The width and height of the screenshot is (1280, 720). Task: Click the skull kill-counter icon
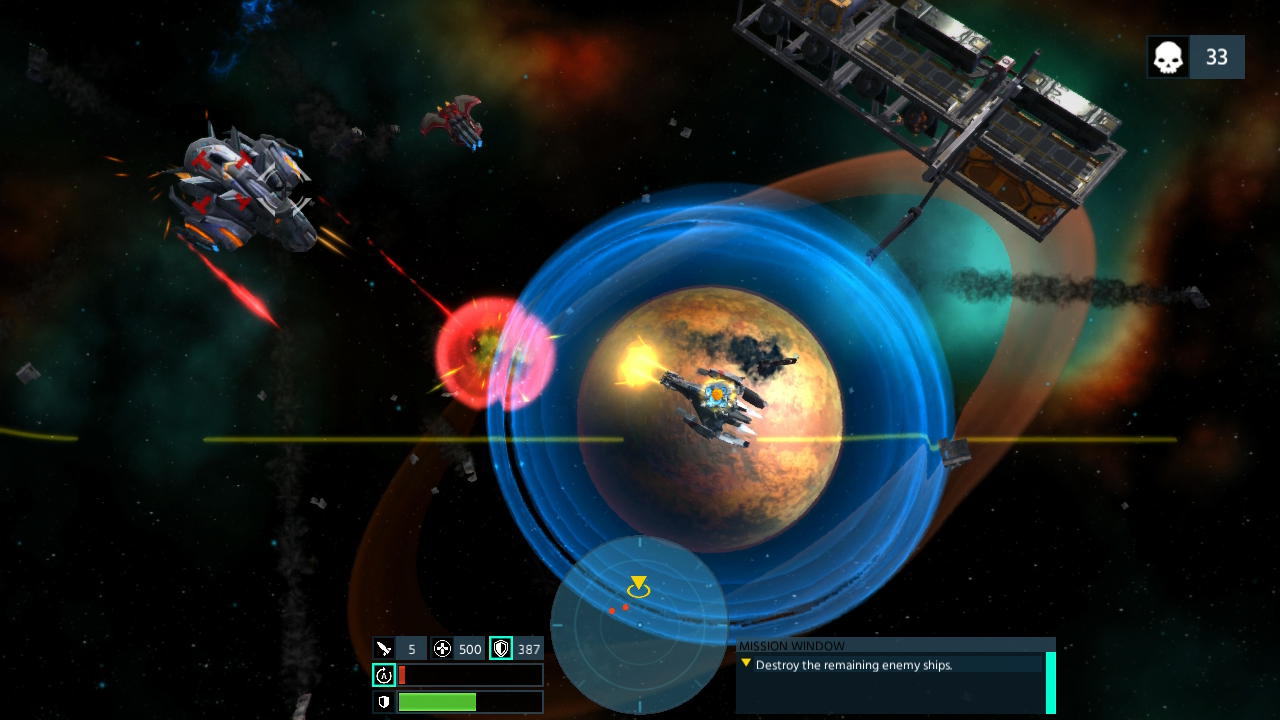1166,57
